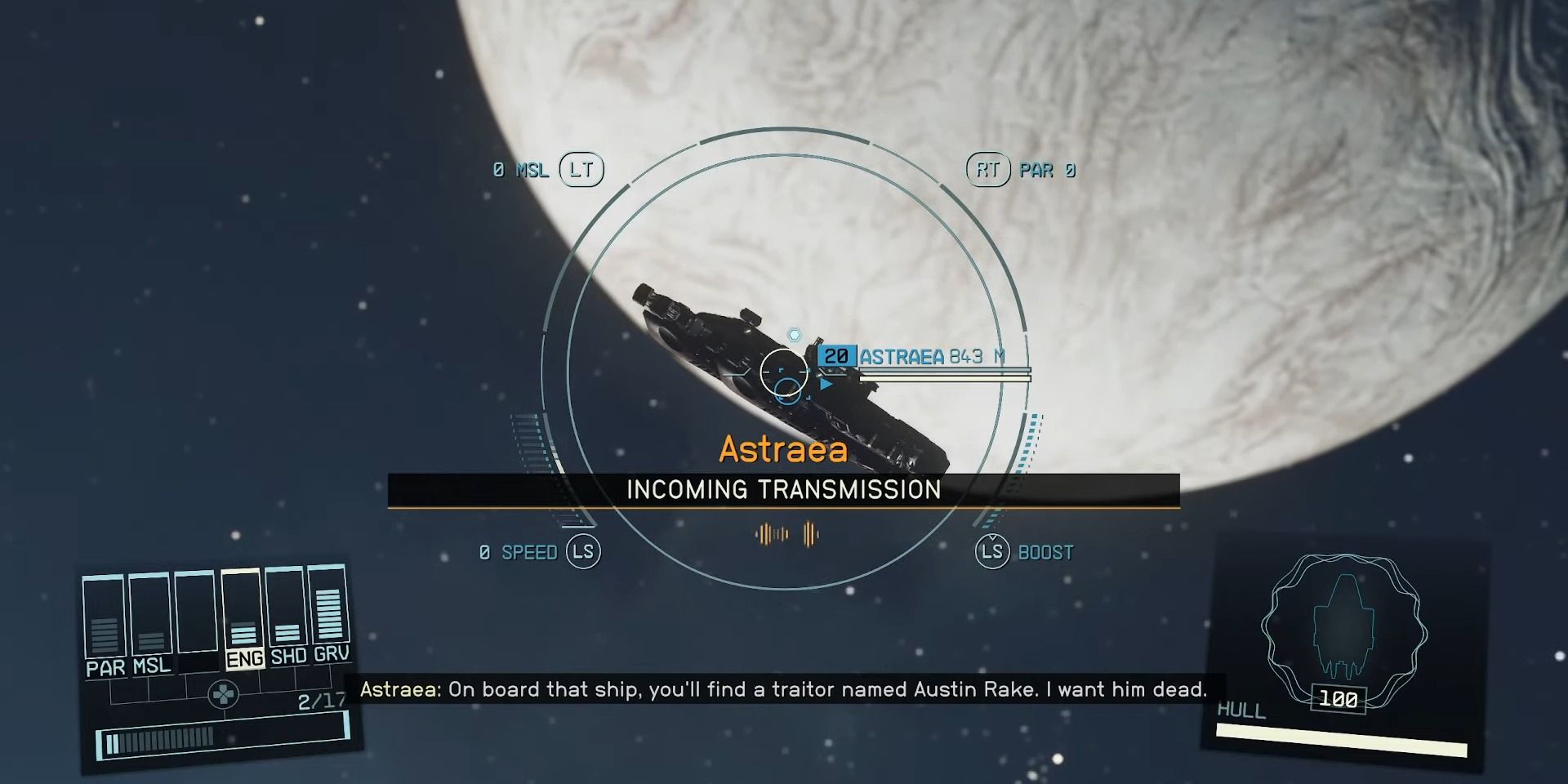Image resolution: width=1568 pixels, height=784 pixels.
Task: Select the INCOMING TRANSMISSION banner
Action: click(784, 490)
